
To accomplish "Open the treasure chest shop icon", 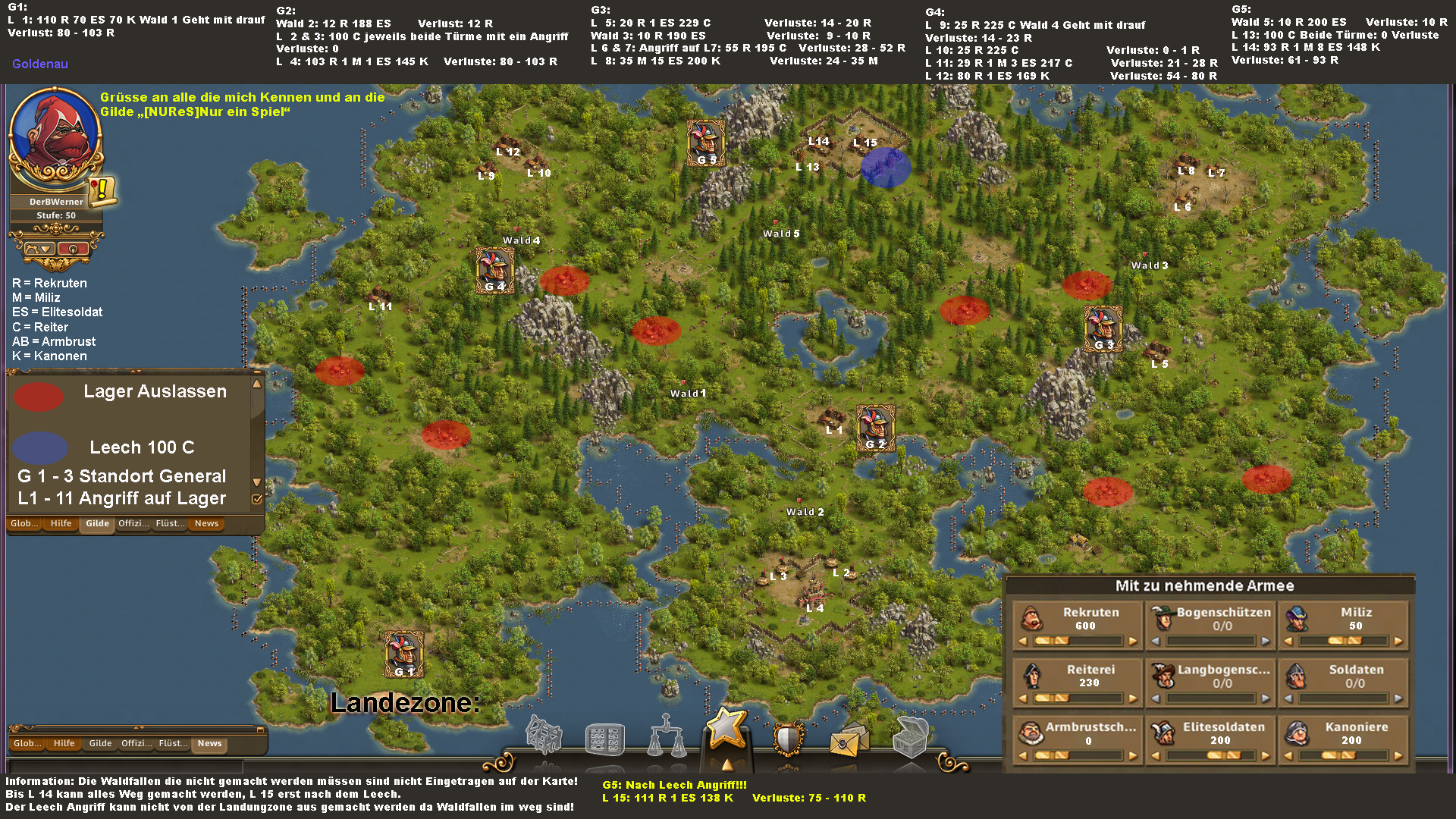I will coord(910,736).
